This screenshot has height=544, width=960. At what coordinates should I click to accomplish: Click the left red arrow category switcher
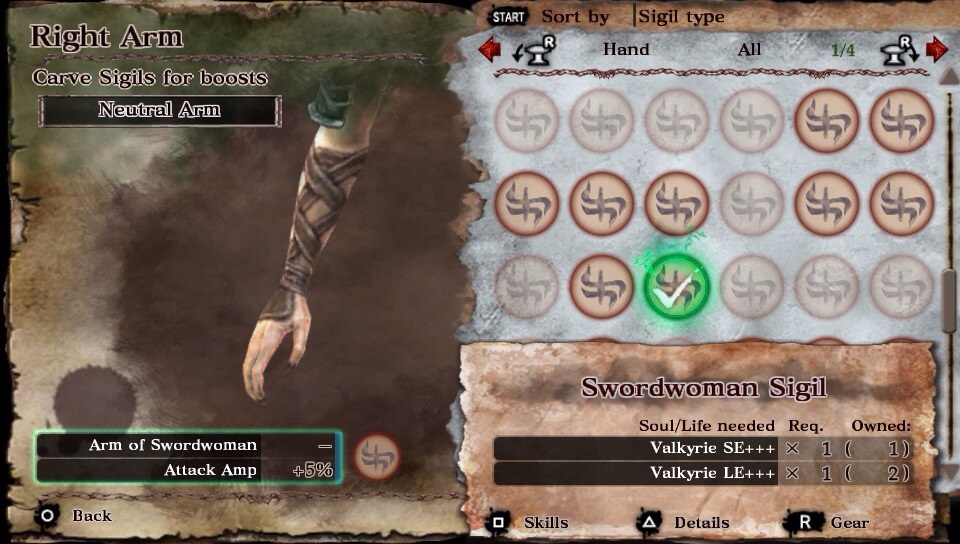tap(490, 49)
